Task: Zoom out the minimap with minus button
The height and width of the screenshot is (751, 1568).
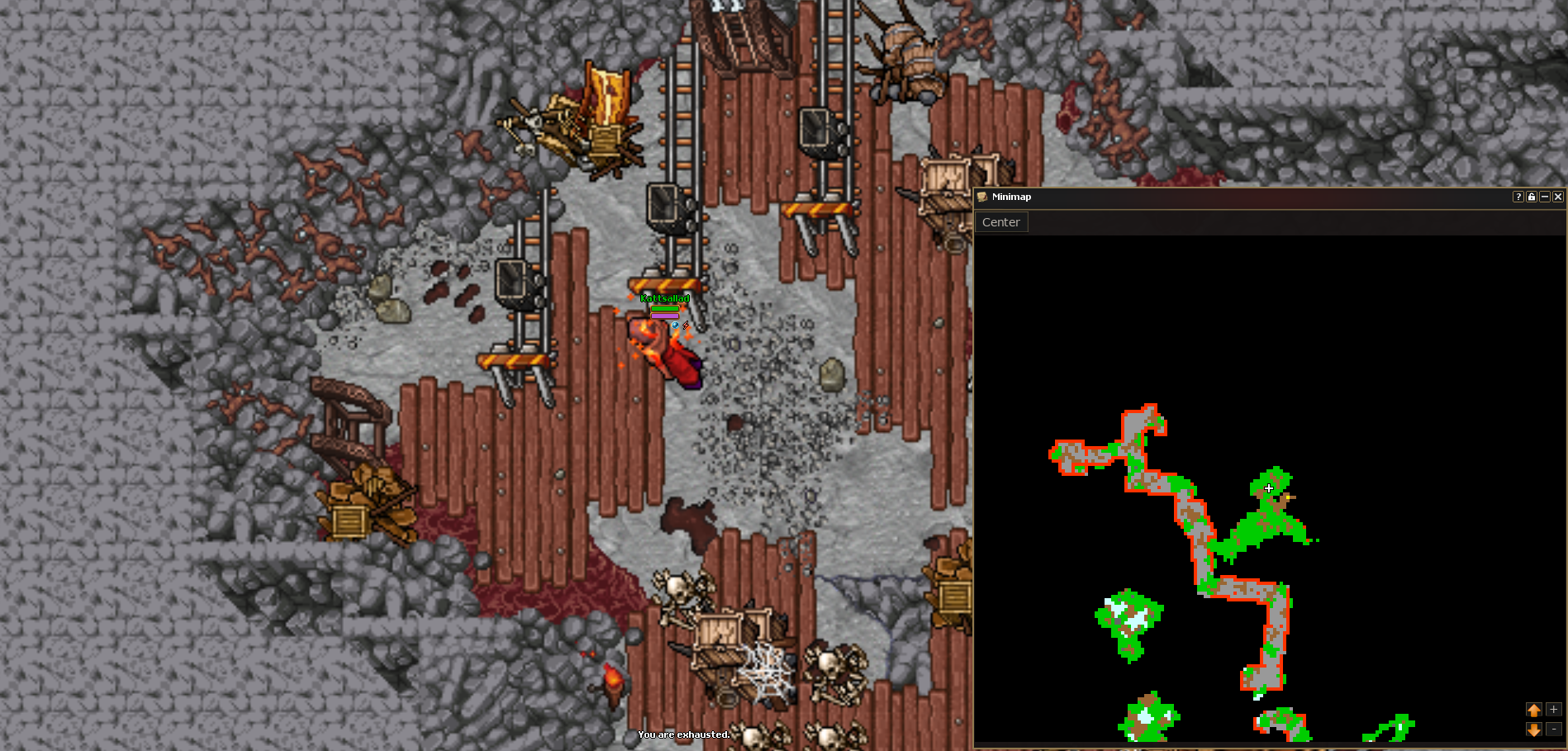Action: [x=1553, y=730]
